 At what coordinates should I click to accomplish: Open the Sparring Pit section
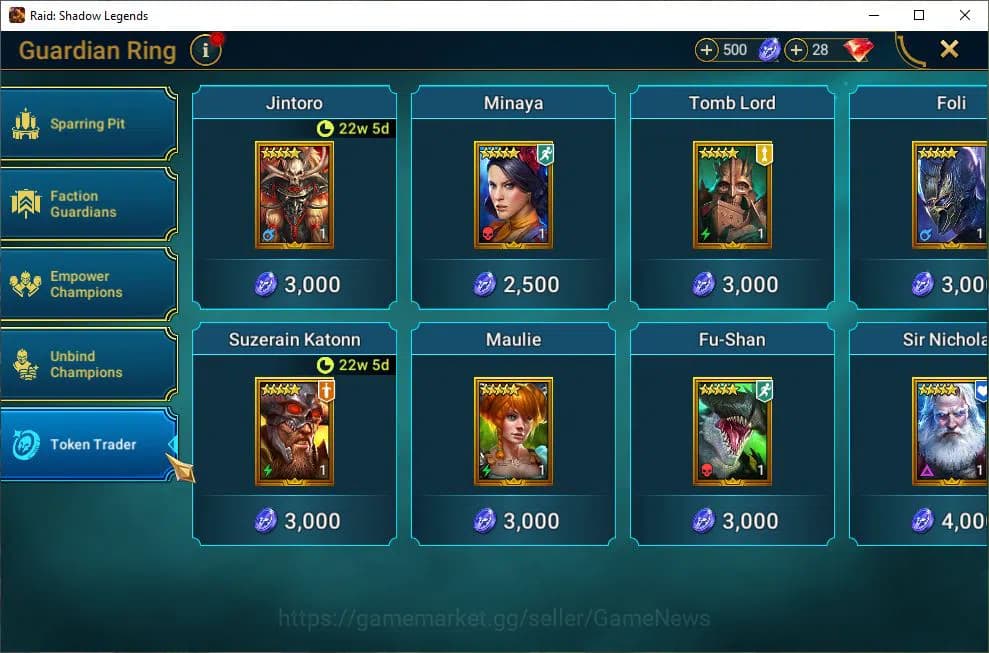point(88,124)
